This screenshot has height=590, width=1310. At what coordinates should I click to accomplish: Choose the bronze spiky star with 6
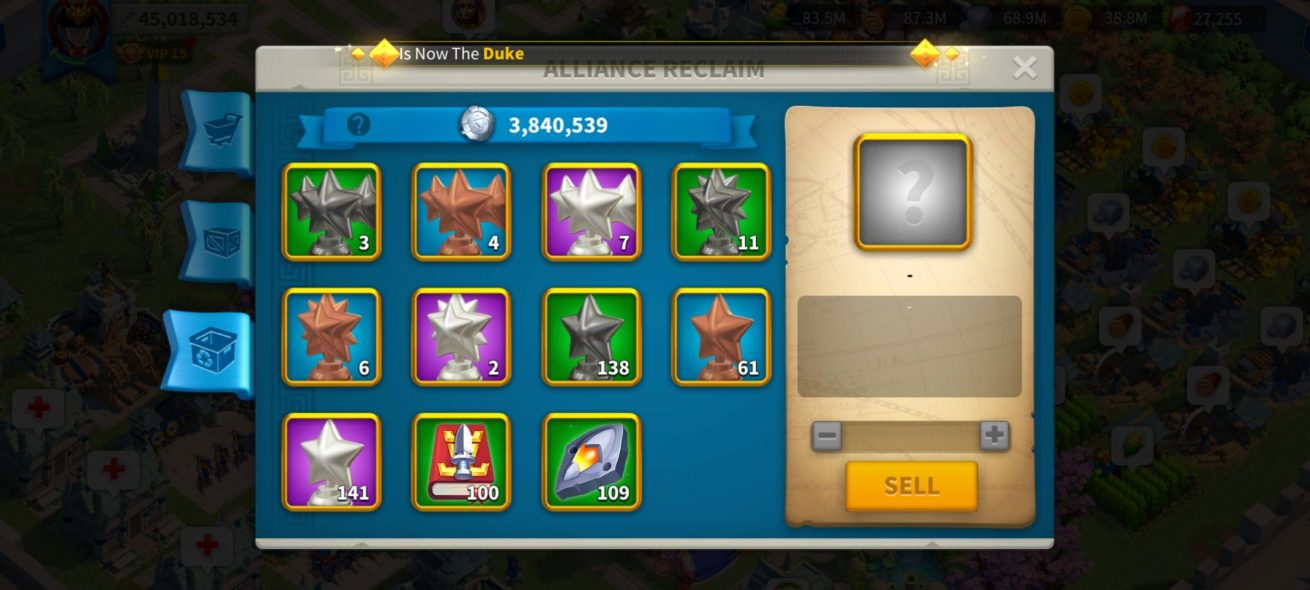tap(331, 337)
